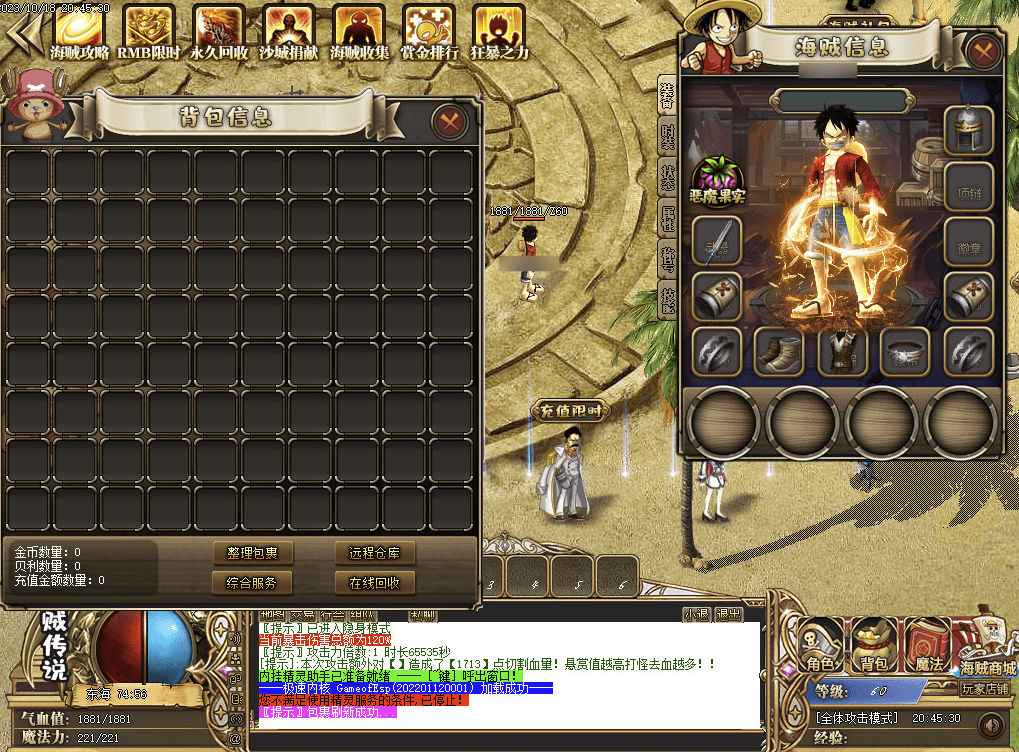Enter the 海贼商城 pirate shop
Image resolution: width=1019 pixels, height=752 pixels.
(x=987, y=648)
